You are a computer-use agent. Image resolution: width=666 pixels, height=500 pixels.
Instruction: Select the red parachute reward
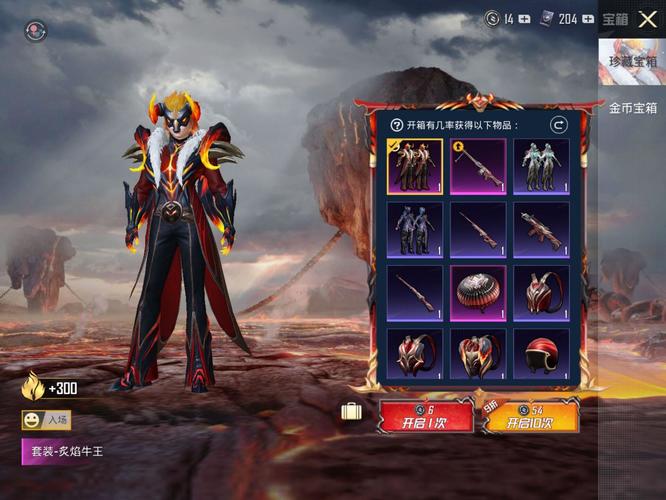point(478,292)
